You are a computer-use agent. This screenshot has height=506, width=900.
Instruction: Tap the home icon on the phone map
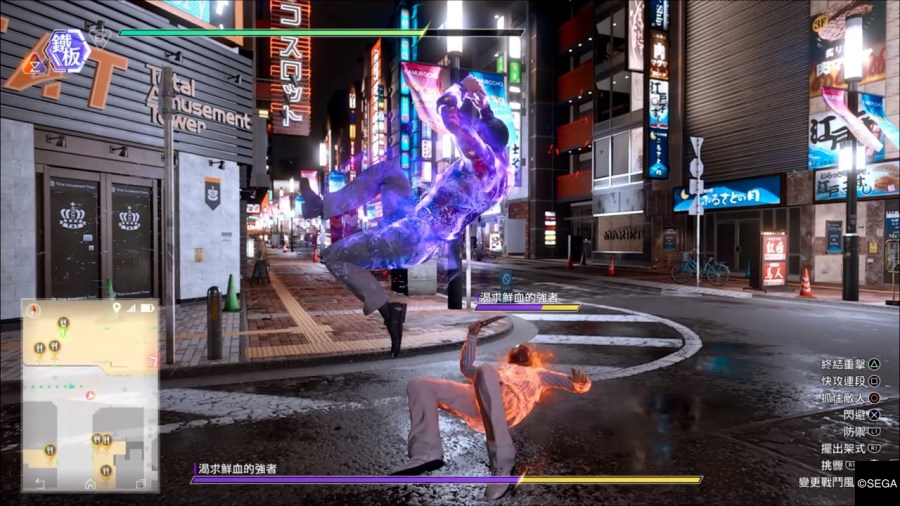click(90, 483)
